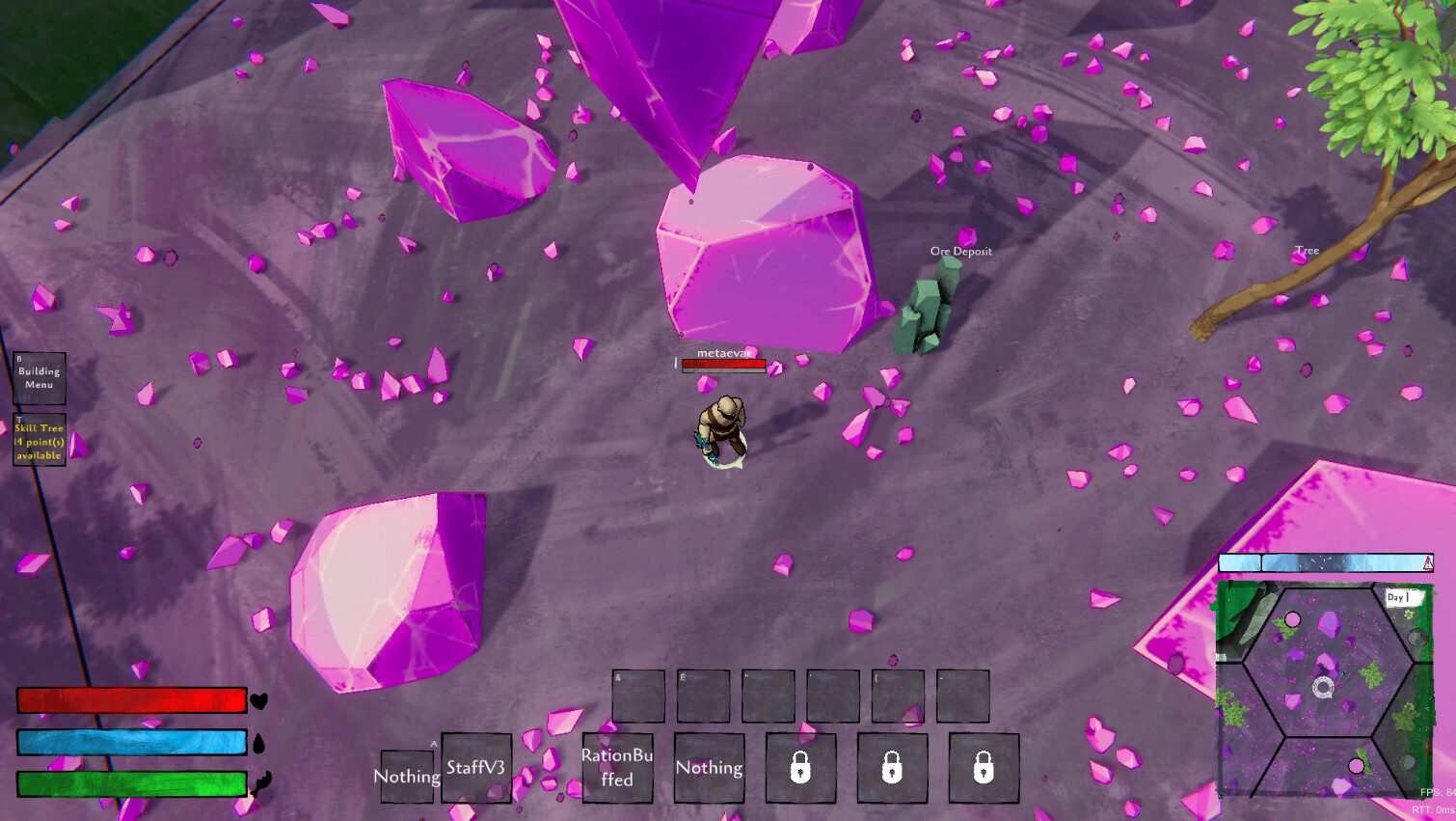The height and width of the screenshot is (821, 1456).
Task: Select the RationBuffed consumable slot
Action: pyautogui.click(x=616, y=768)
